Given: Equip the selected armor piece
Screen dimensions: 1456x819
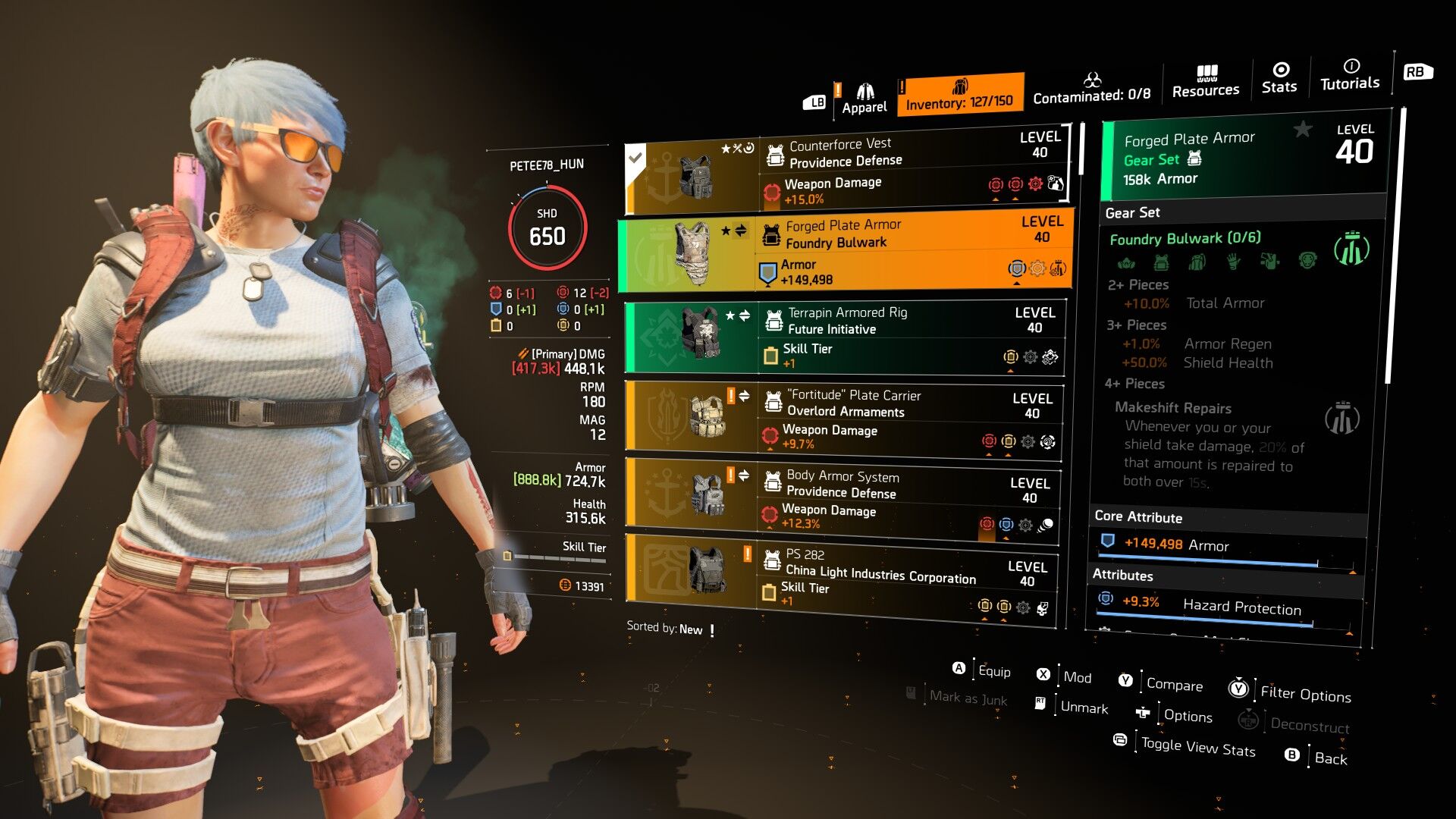Looking at the screenshot, I should [x=993, y=671].
